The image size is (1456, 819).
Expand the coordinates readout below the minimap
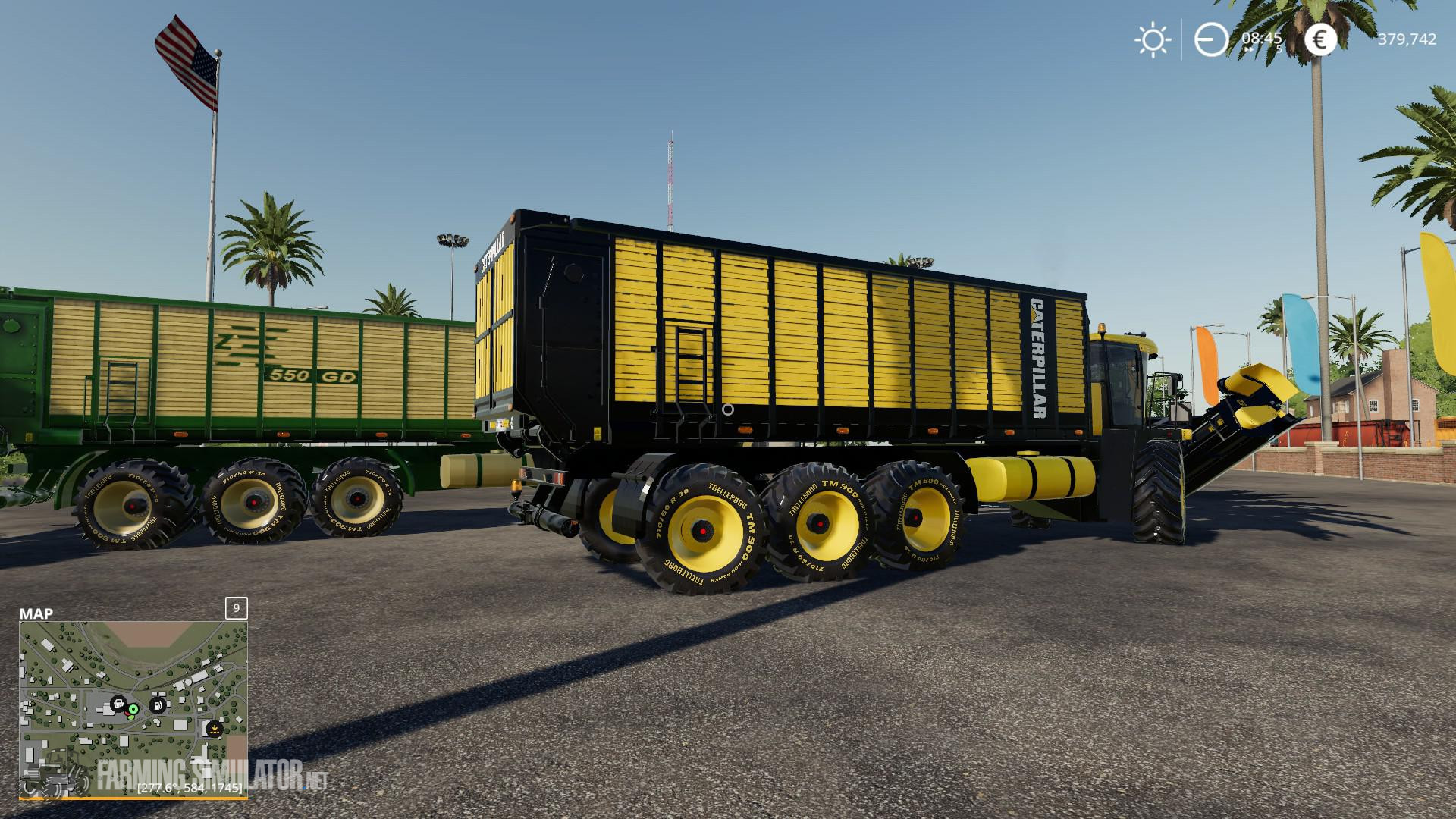click(190, 787)
